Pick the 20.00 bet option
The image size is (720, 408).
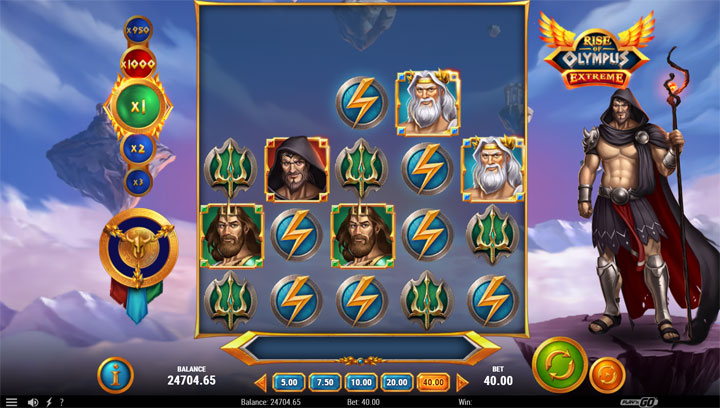(x=397, y=382)
